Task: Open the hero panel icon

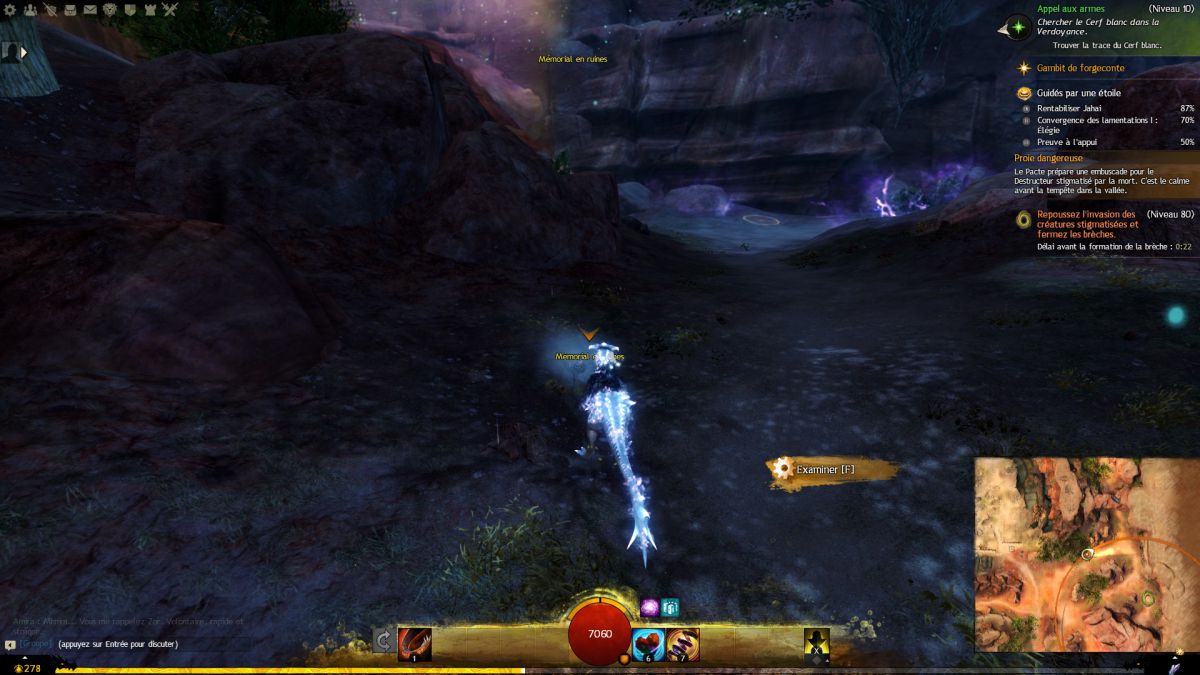Action: point(50,10)
